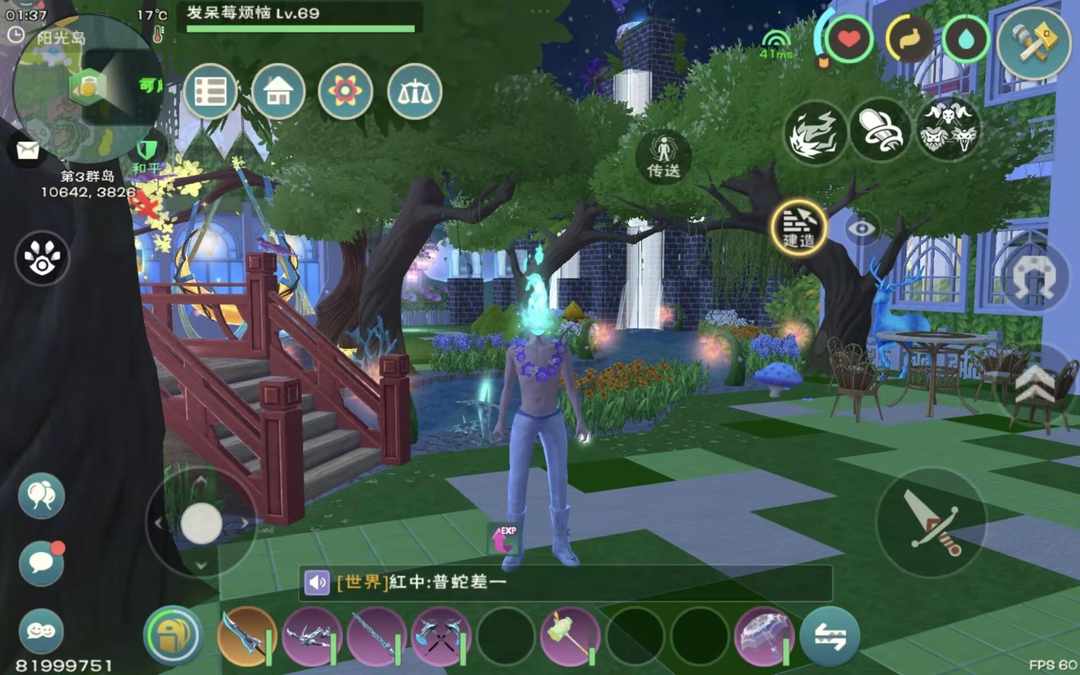Select the green hammer hotbar slot

(570, 636)
